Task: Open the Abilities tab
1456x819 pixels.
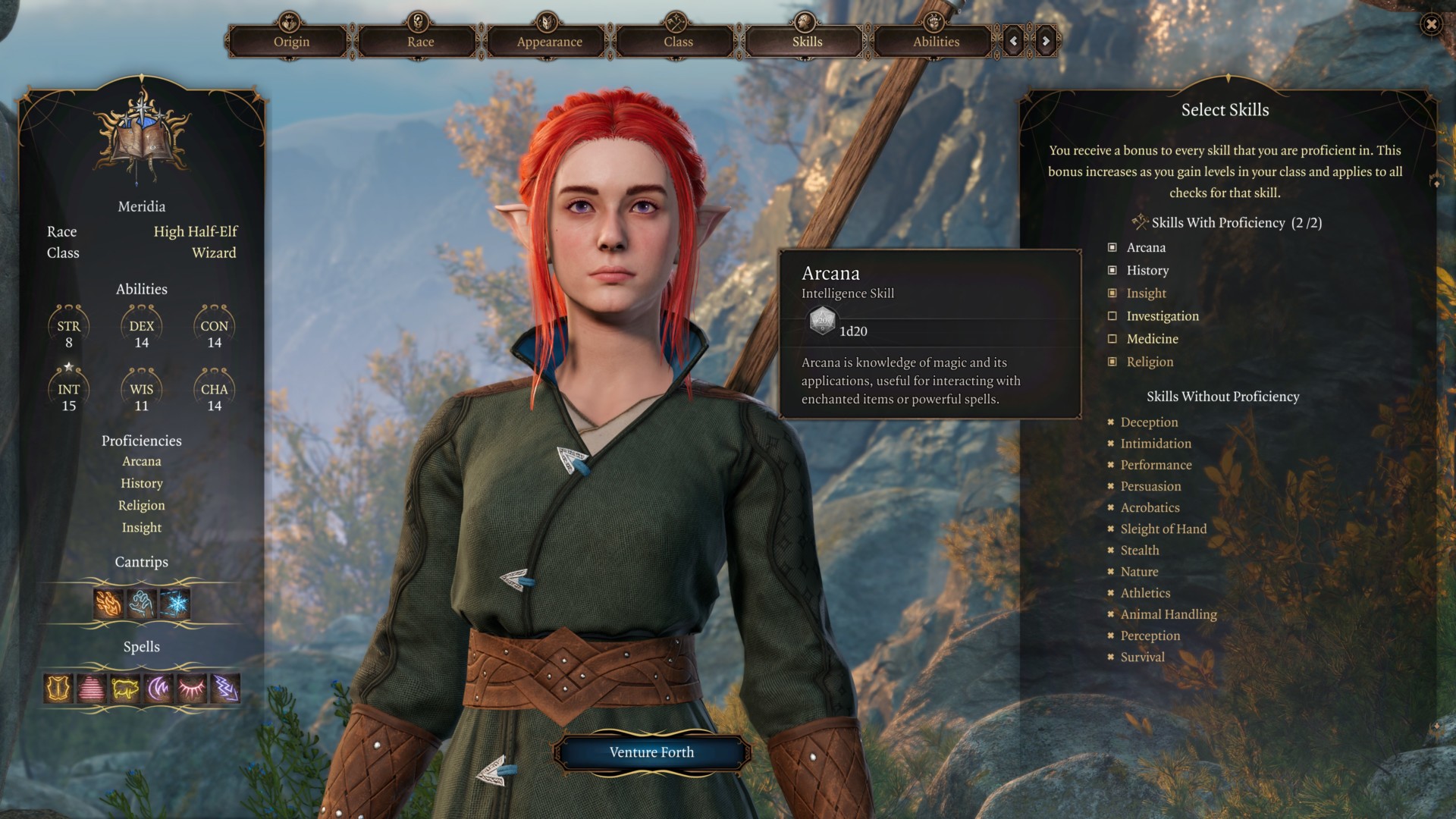Action: [x=936, y=42]
